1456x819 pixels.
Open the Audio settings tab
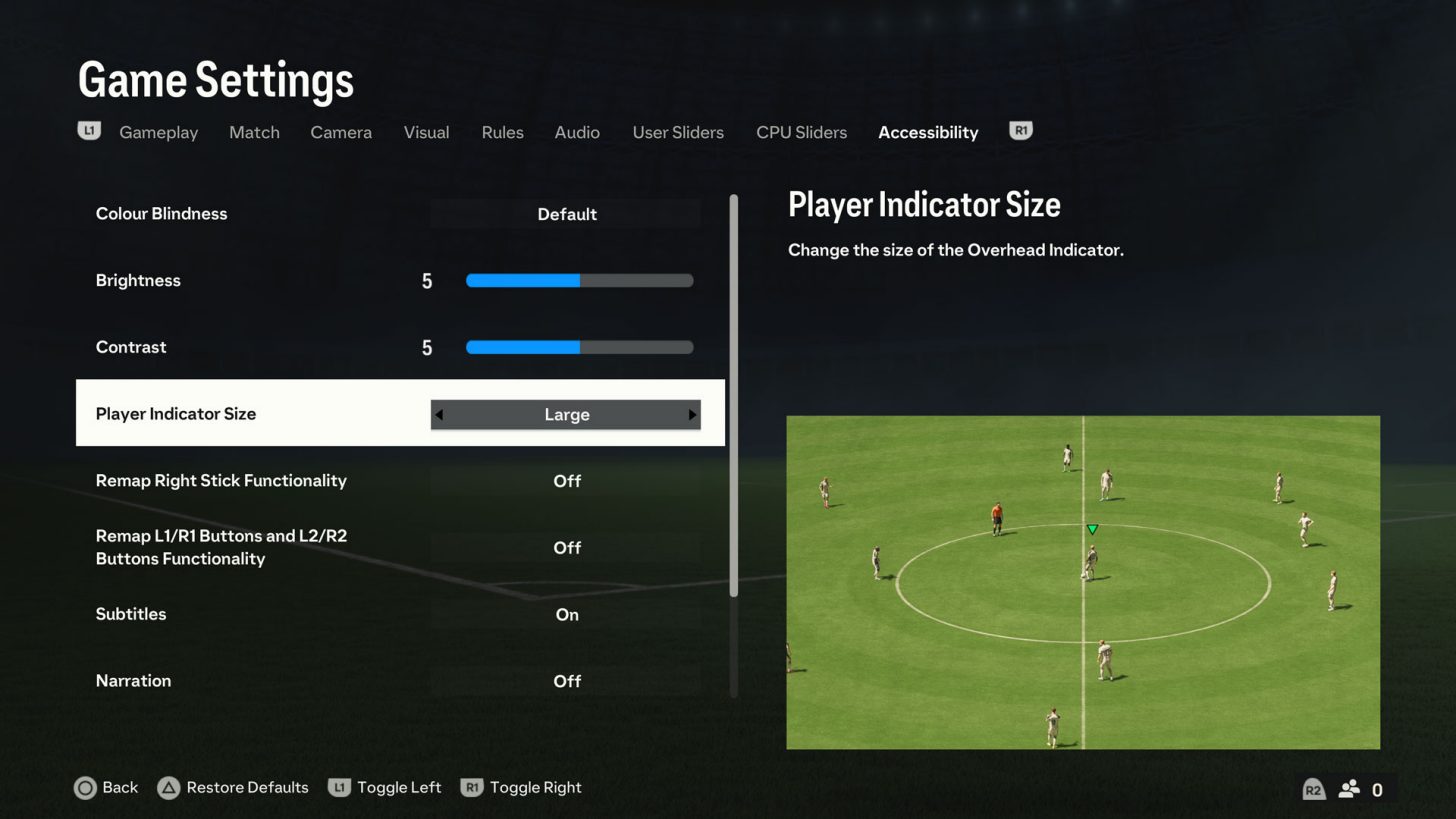(577, 132)
